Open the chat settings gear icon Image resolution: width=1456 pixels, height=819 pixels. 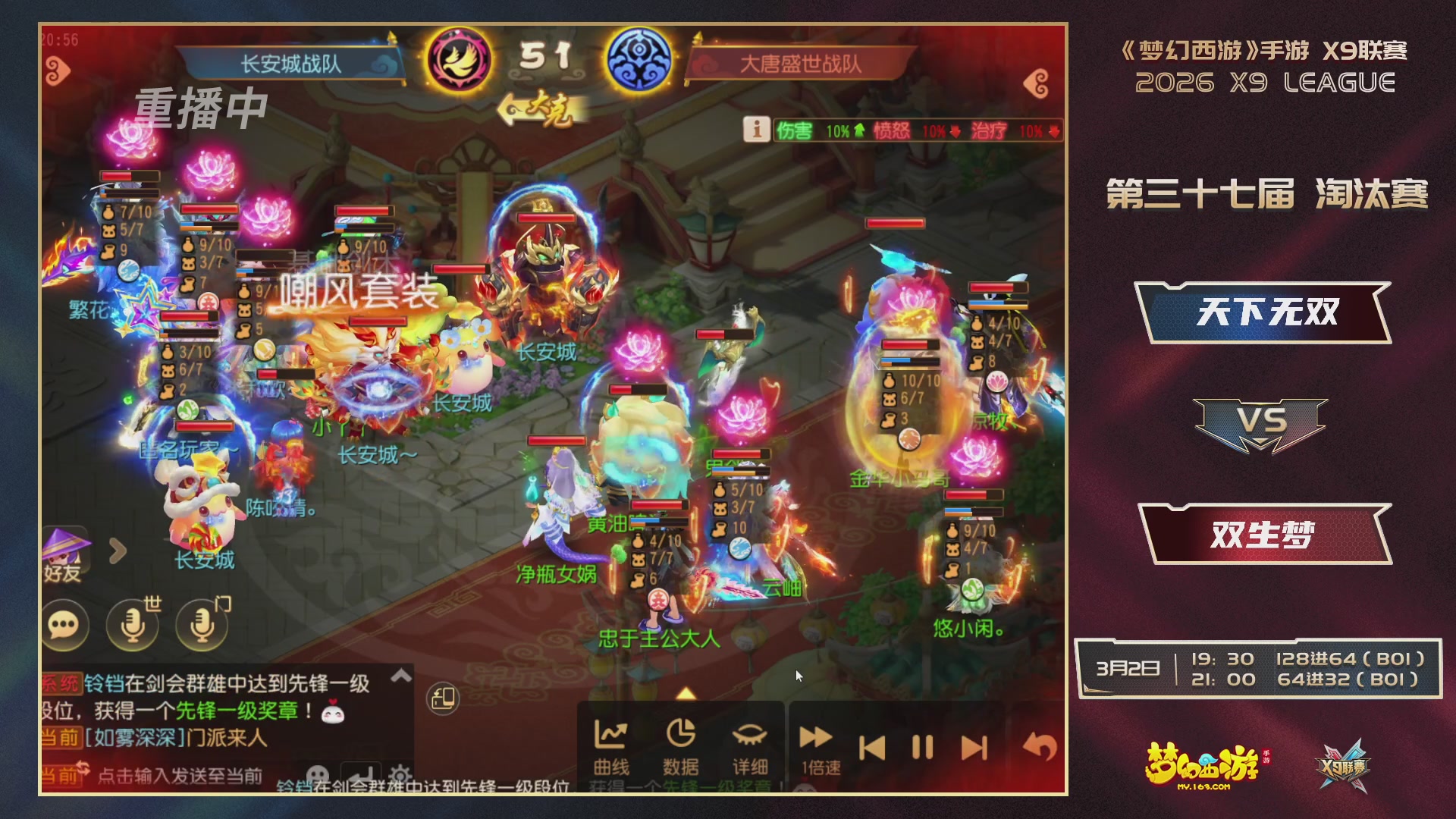coord(400,777)
